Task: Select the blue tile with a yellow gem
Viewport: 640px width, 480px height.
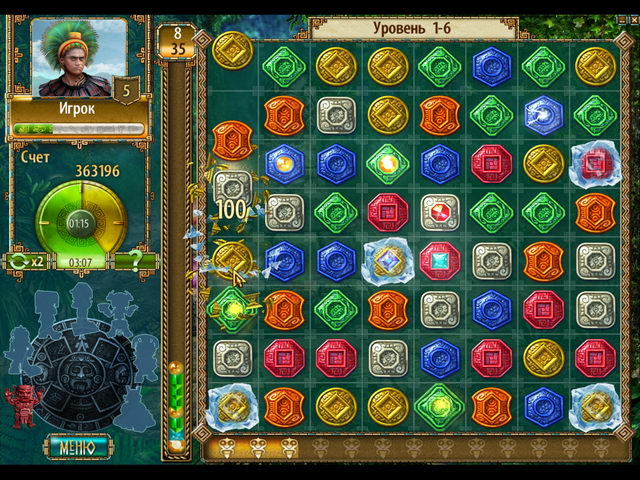Action: pos(284,163)
